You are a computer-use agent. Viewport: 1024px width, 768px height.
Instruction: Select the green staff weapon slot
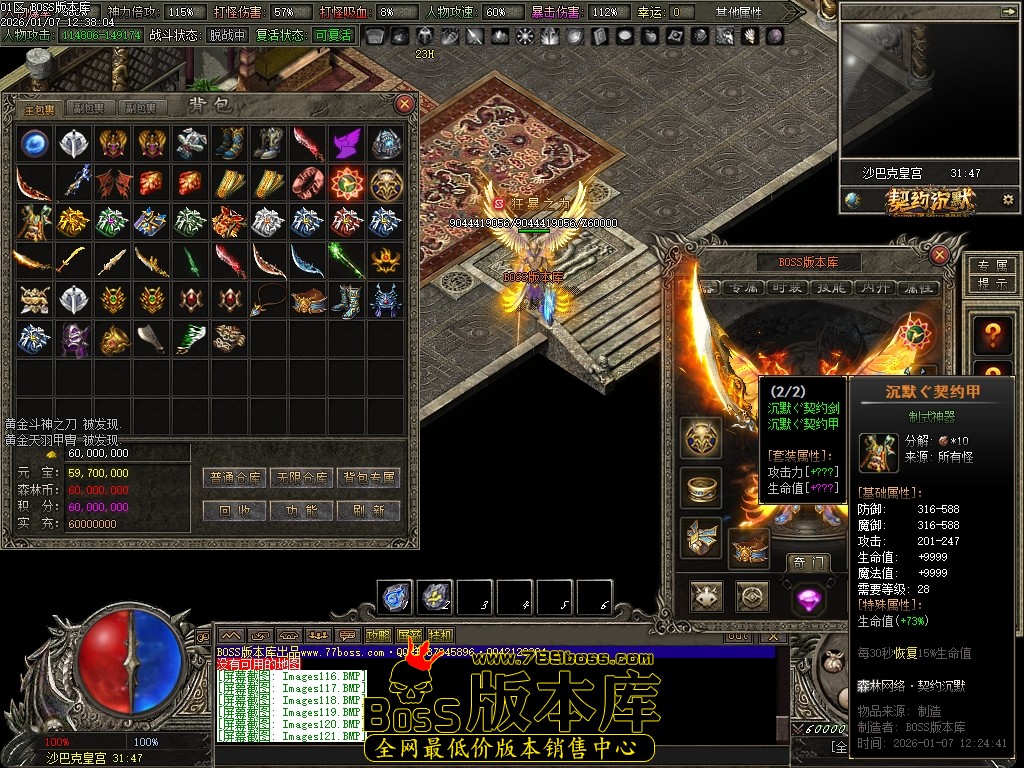[x=346, y=260]
